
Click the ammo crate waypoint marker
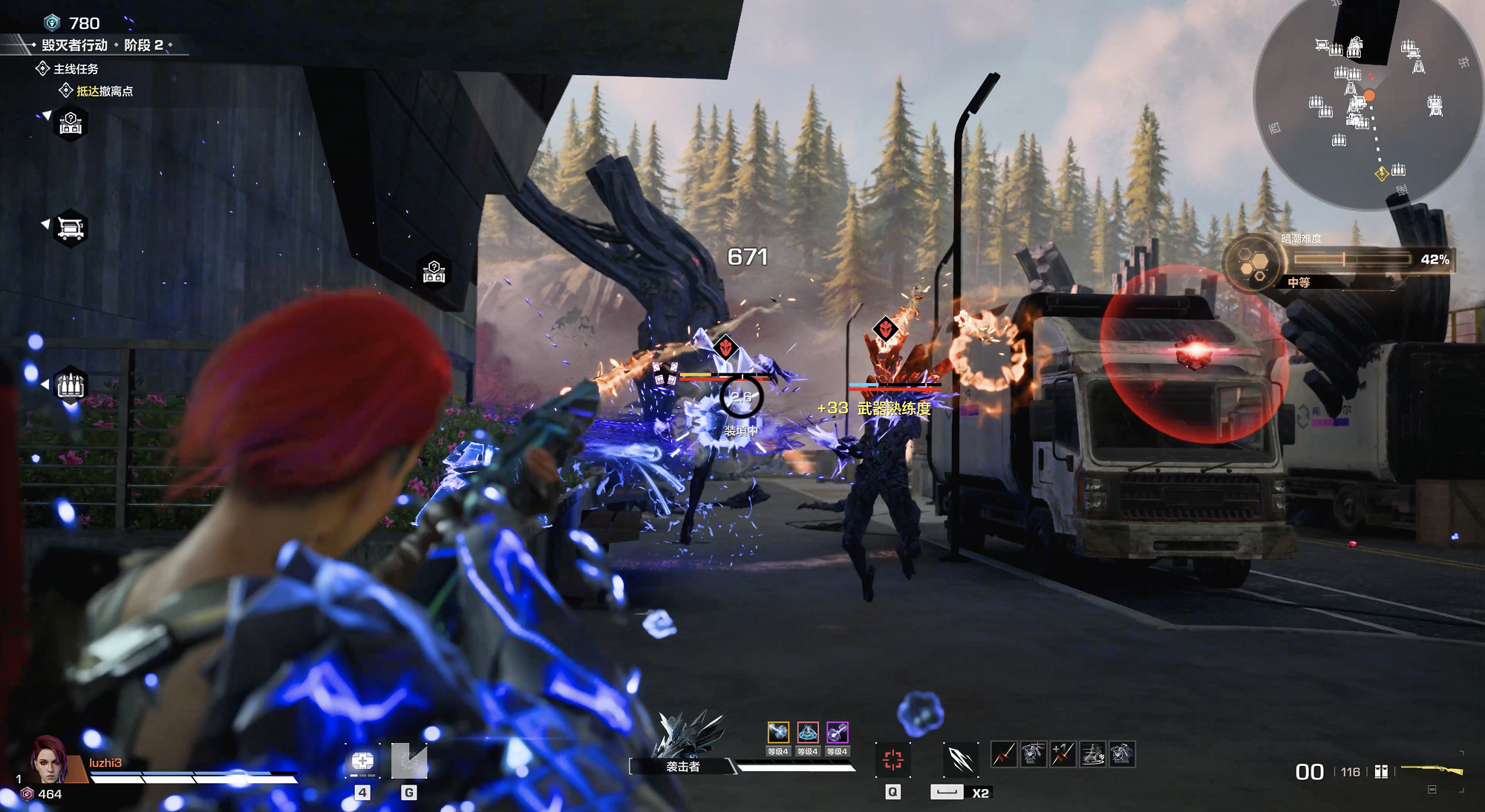click(x=71, y=384)
